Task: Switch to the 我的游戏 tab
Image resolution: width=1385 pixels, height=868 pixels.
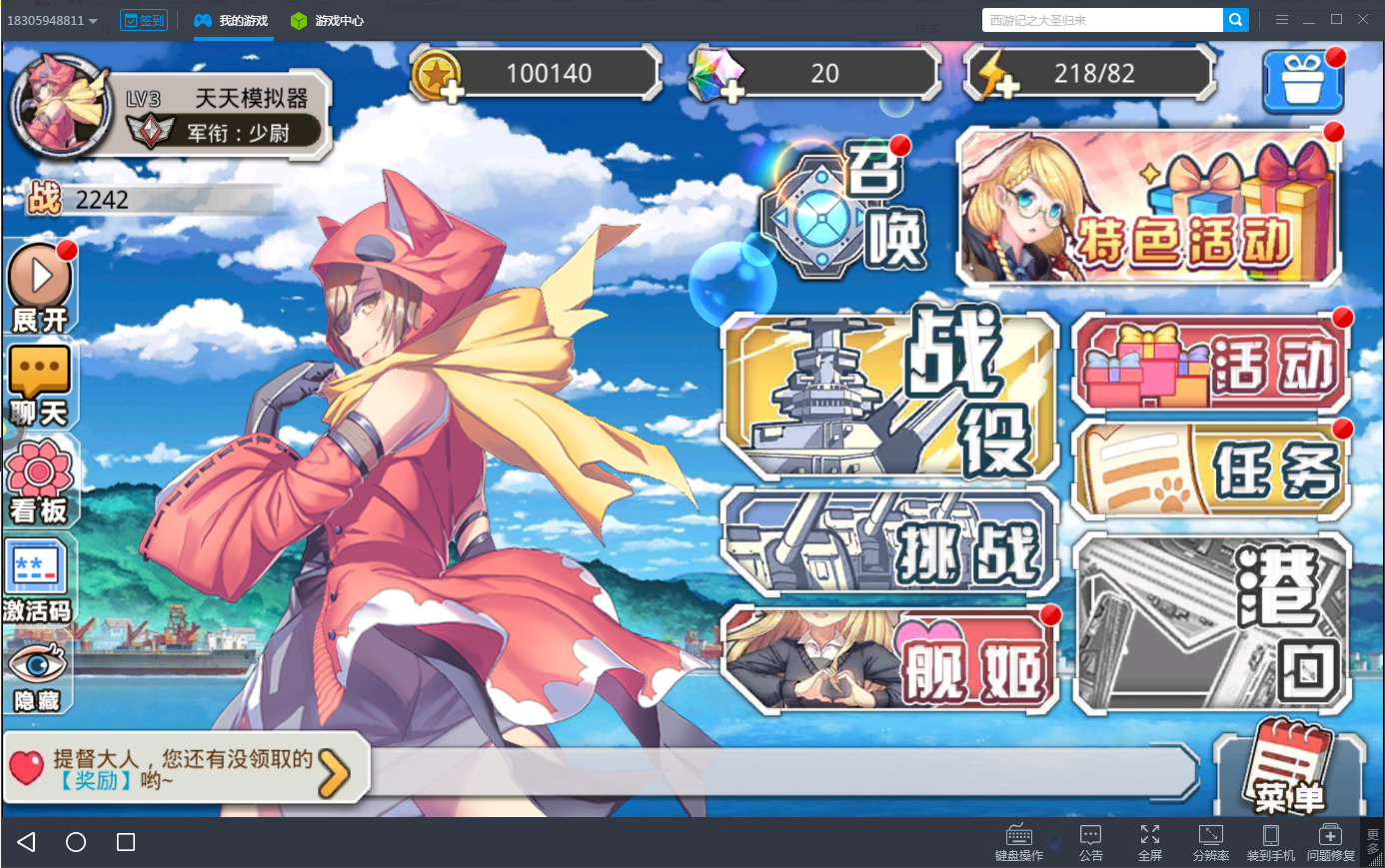Action: [232, 19]
